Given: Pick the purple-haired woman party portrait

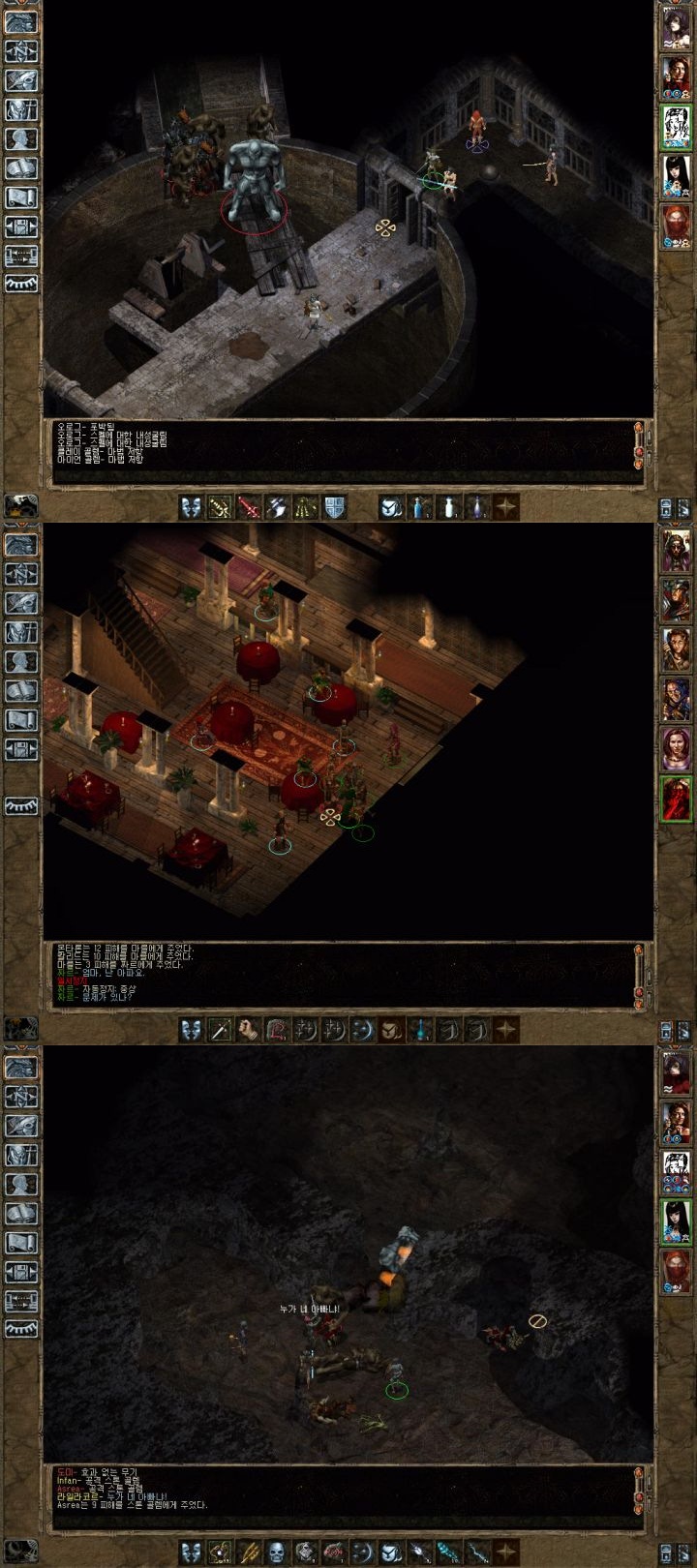Looking at the screenshot, I should (675, 748).
